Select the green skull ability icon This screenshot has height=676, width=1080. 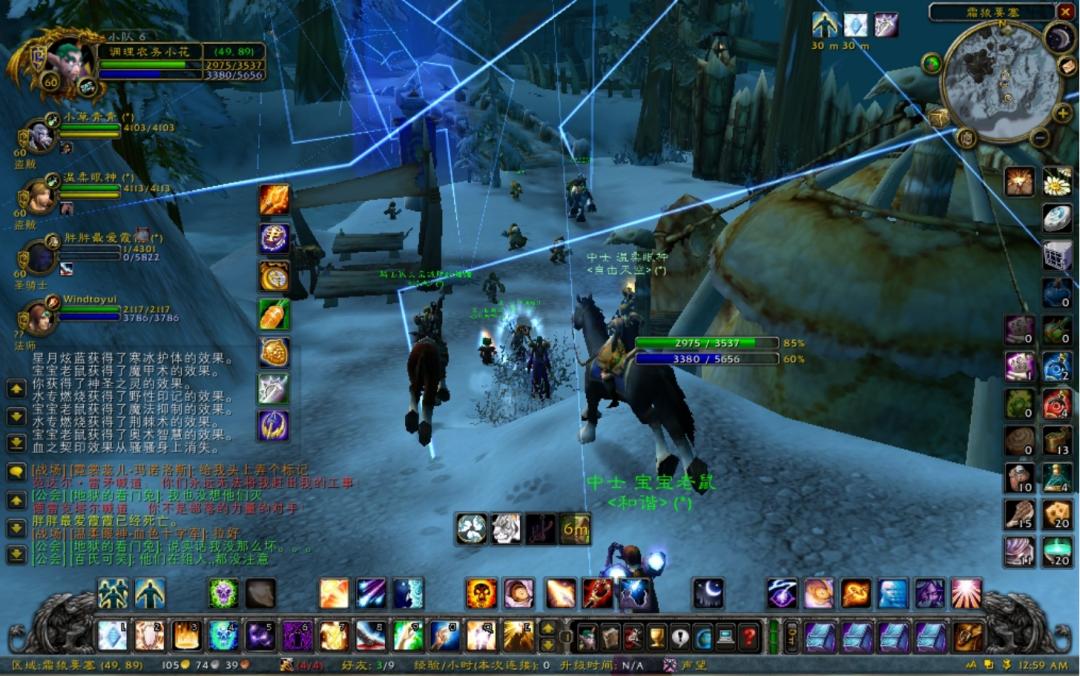pyautogui.click(x=223, y=594)
